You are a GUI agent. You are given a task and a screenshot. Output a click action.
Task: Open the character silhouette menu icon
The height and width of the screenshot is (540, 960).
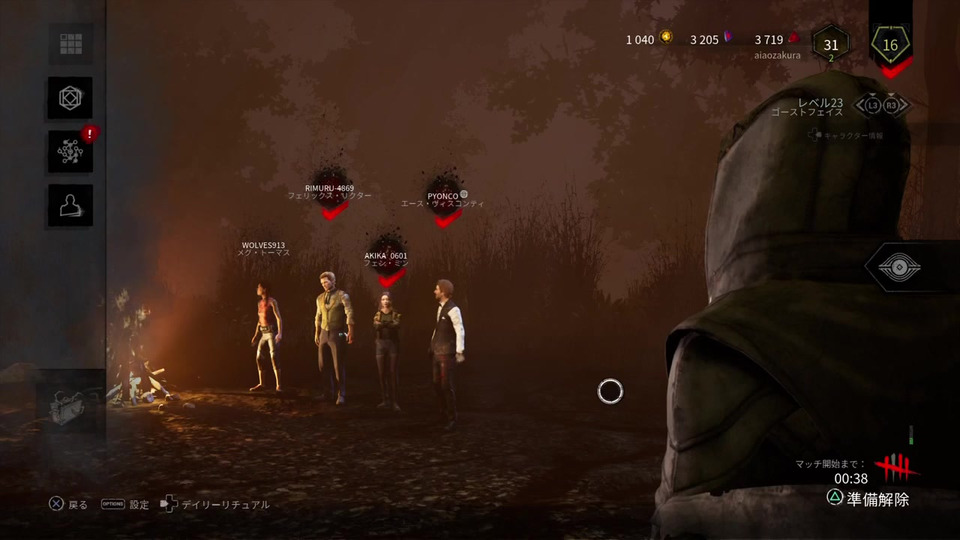click(x=70, y=205)
